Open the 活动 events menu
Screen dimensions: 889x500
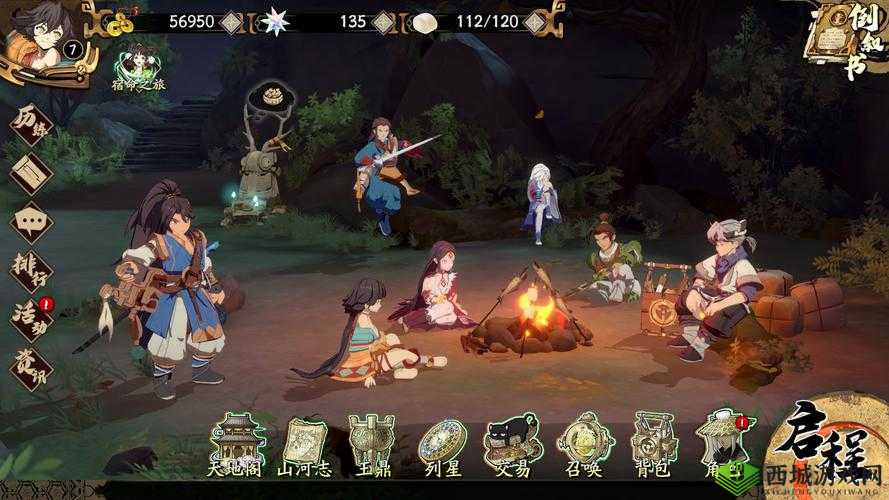point(30,317)
